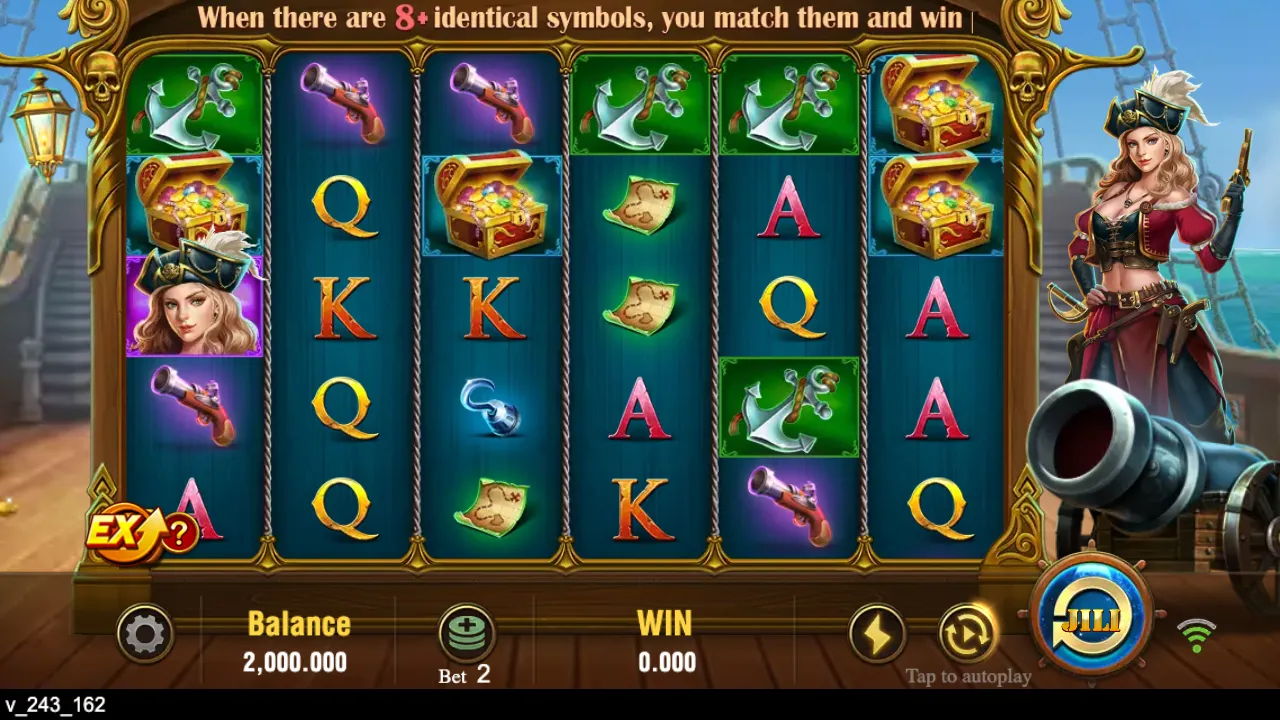
Task: Tap the autoplay arrows button
Action: point(967,633)
